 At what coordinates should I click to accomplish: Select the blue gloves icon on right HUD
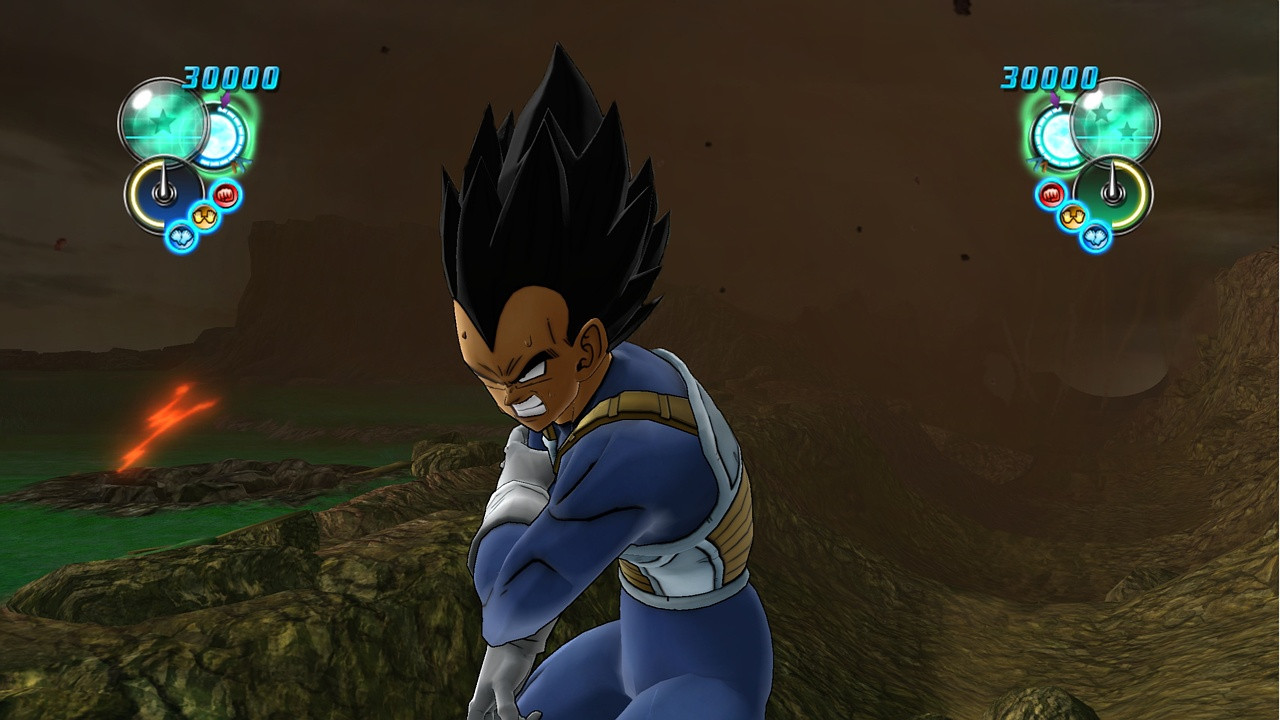(1095, 238)
